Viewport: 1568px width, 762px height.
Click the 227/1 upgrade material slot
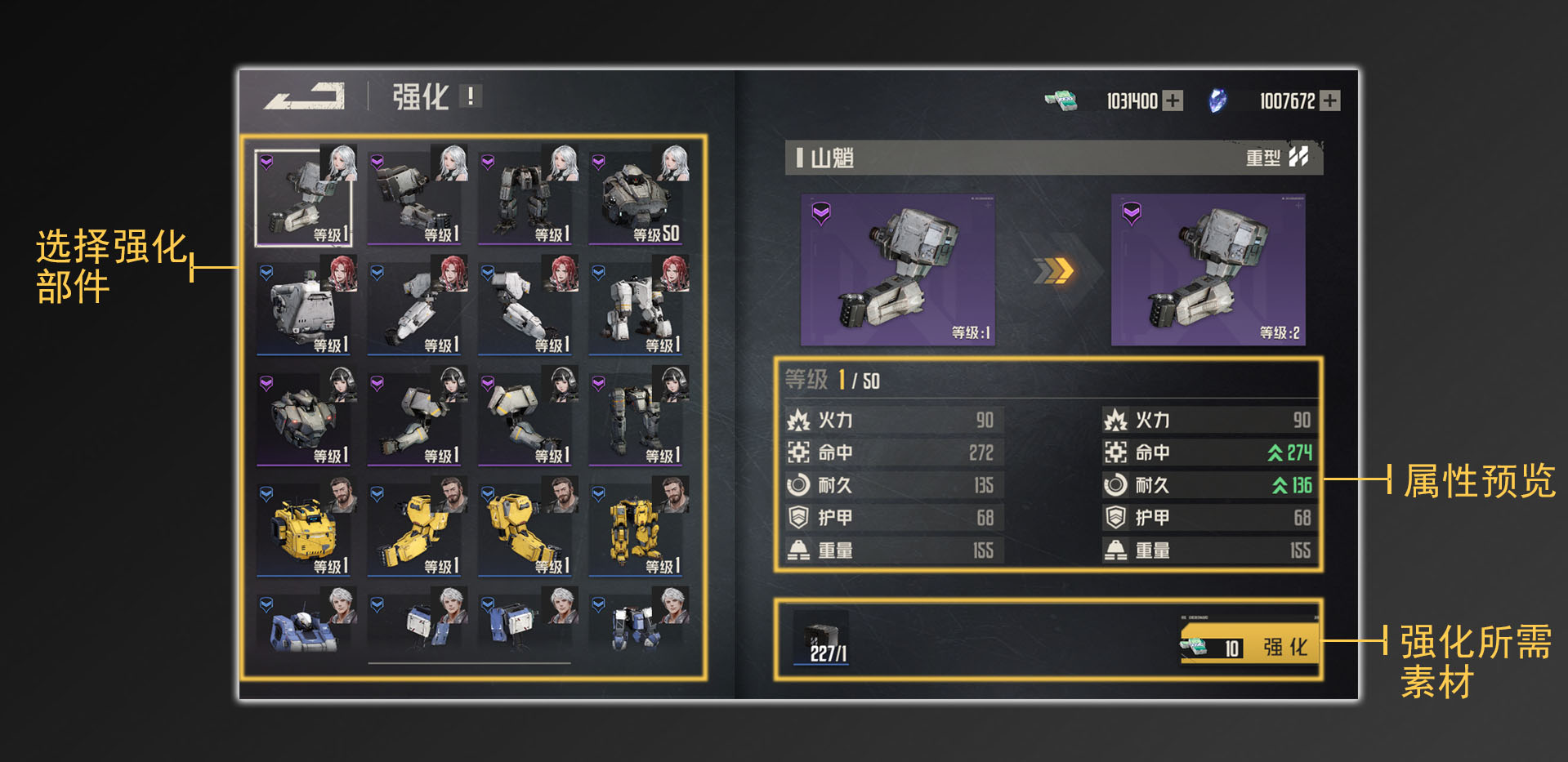tap(821, 639)
